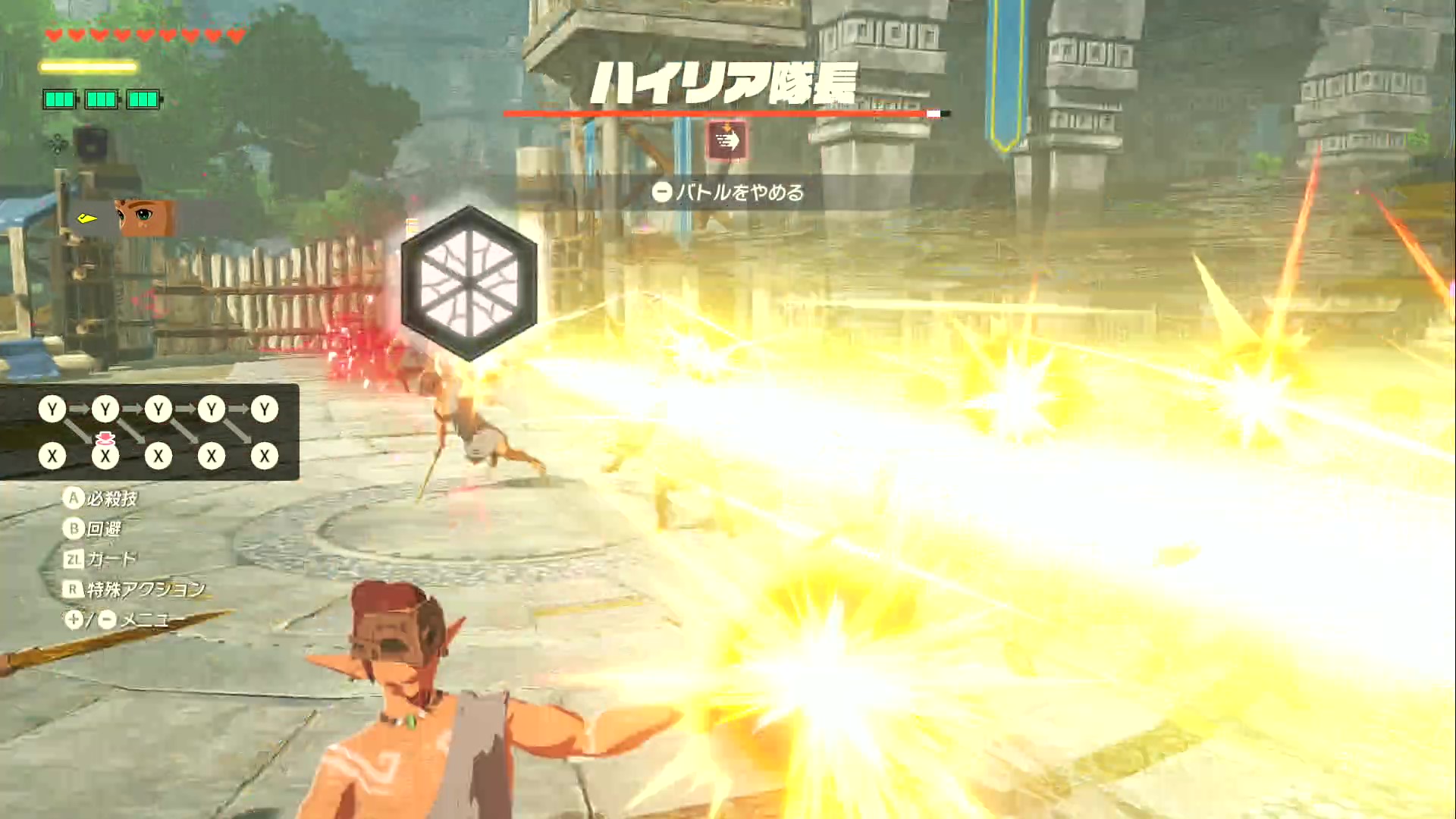Toggle the yellow objective arrow next to the portrait
Viewport: 1456px width, 819px height.
tap(86, 217)
